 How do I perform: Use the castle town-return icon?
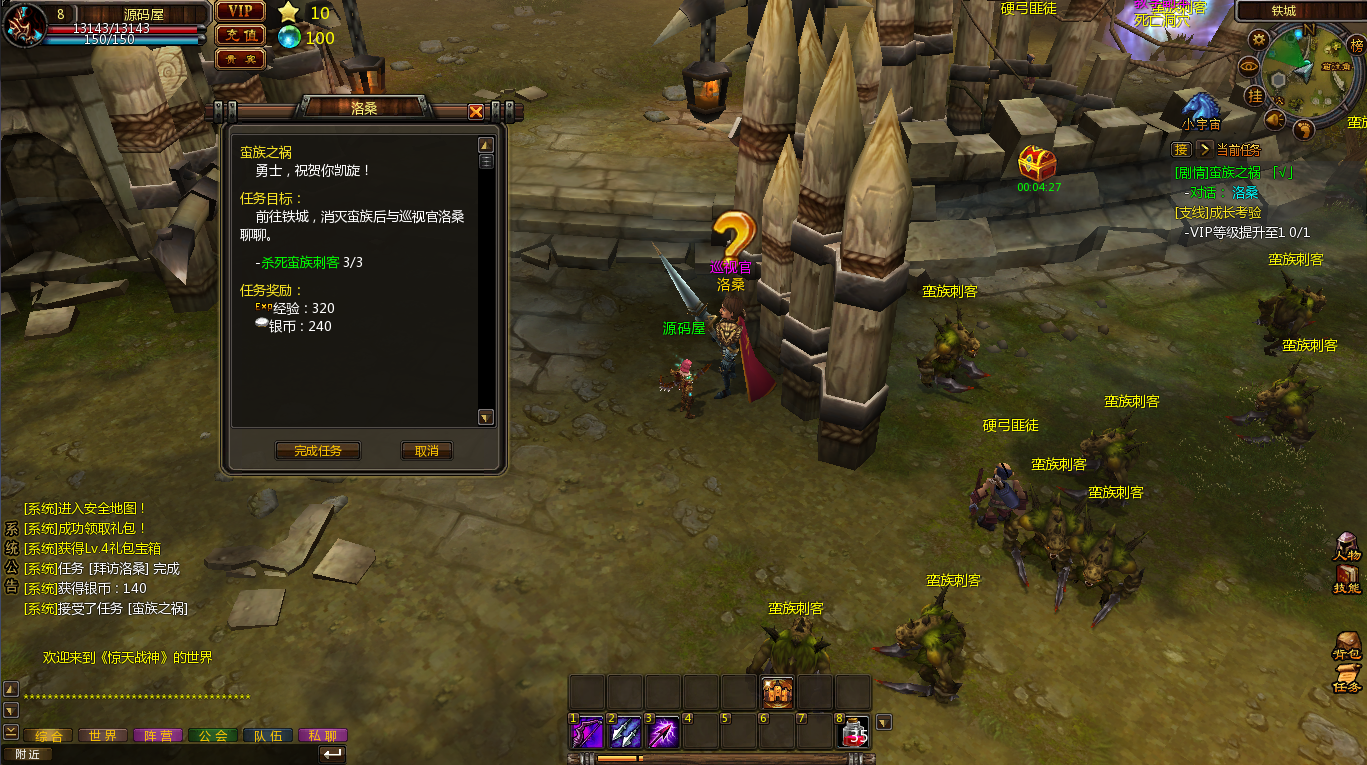pyautogui.click(x=777, y=691)
